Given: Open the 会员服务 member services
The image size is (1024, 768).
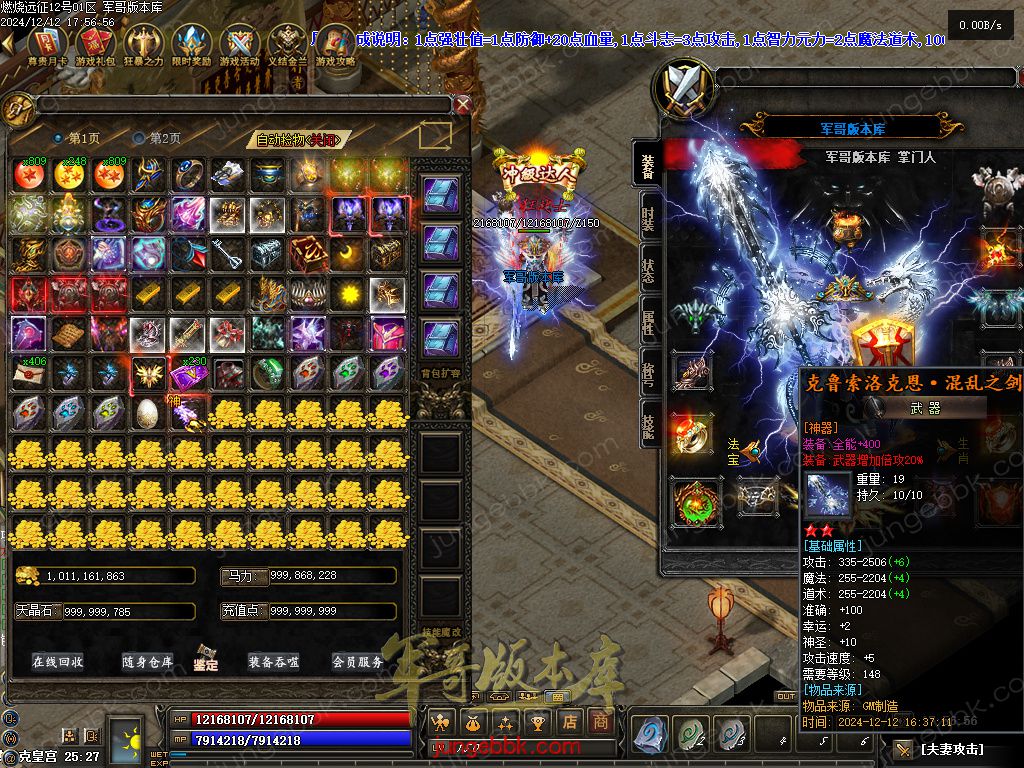Looking at the screenshot, I should coord(357,662).
